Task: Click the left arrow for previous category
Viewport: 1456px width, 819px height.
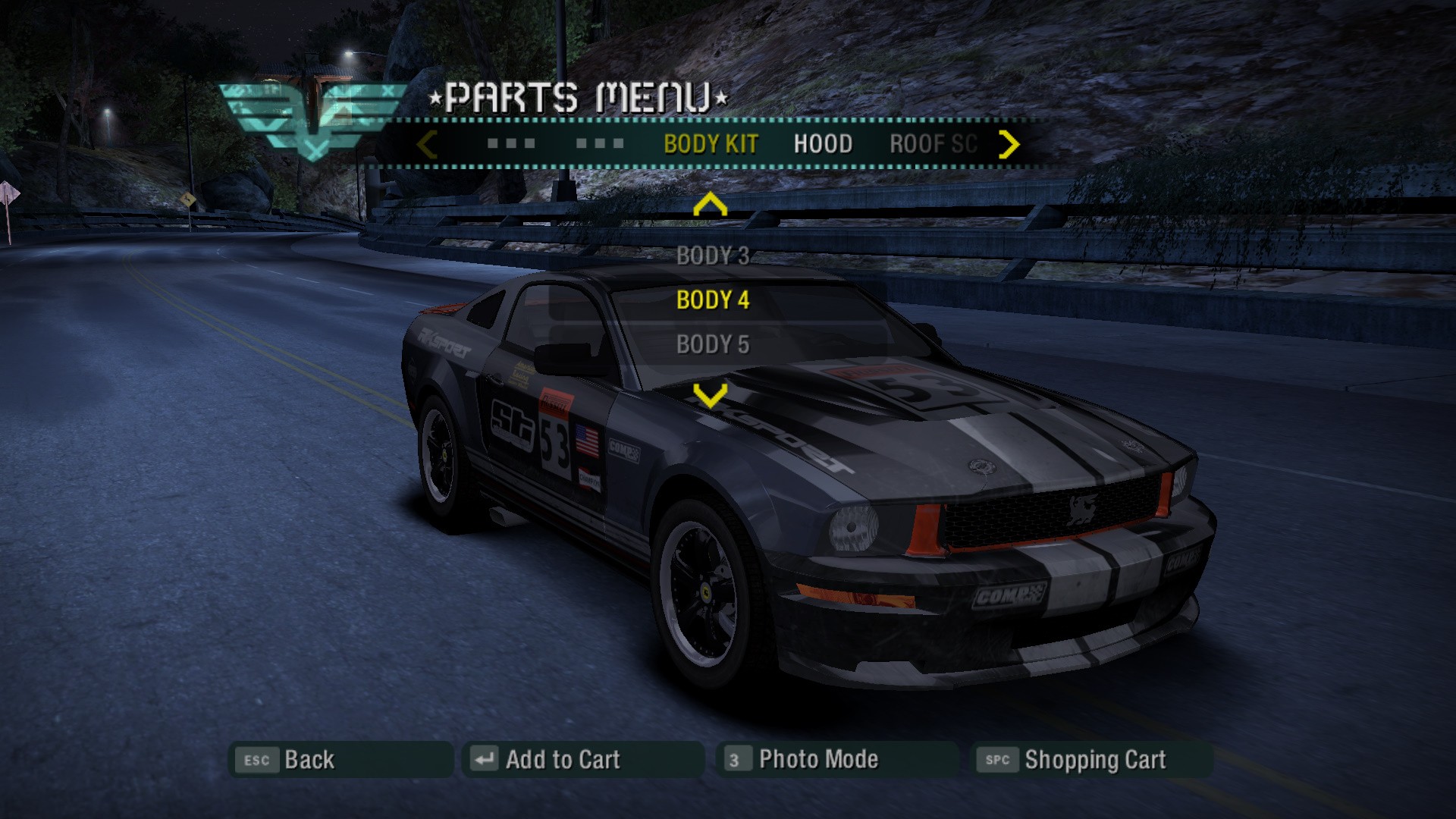Action: (428, 144)
